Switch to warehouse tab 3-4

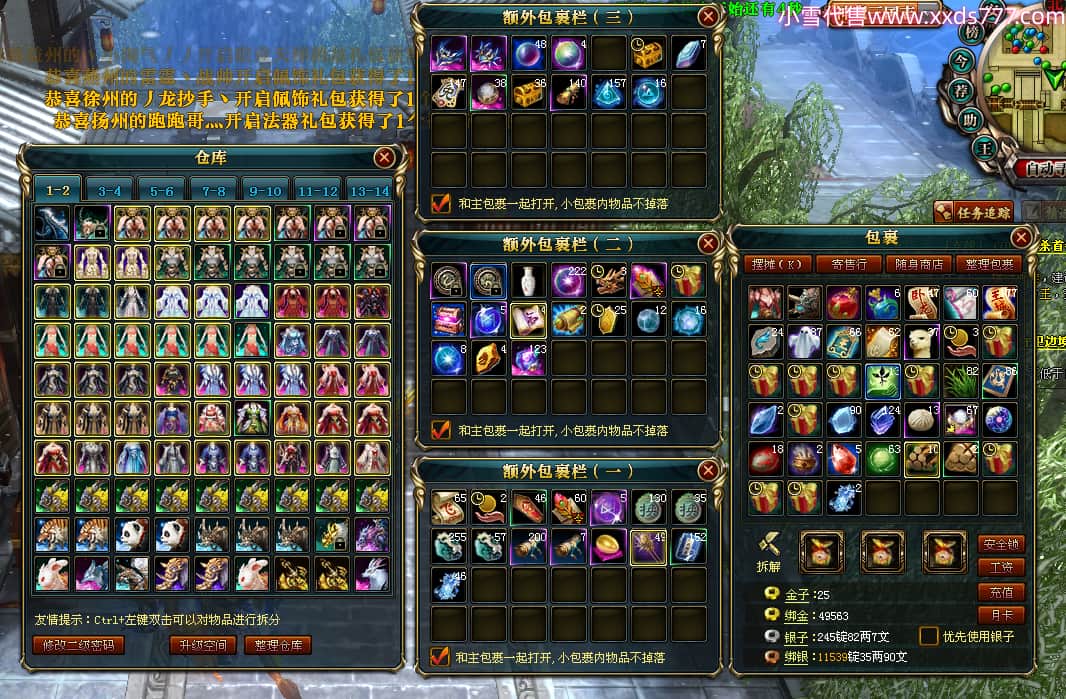(x=110, y=190)
